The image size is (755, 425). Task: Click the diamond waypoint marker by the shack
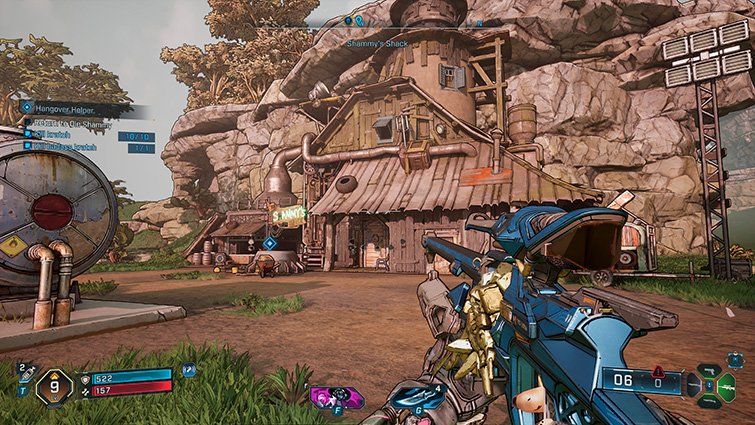pyautogui.click(x=269, y=243)
